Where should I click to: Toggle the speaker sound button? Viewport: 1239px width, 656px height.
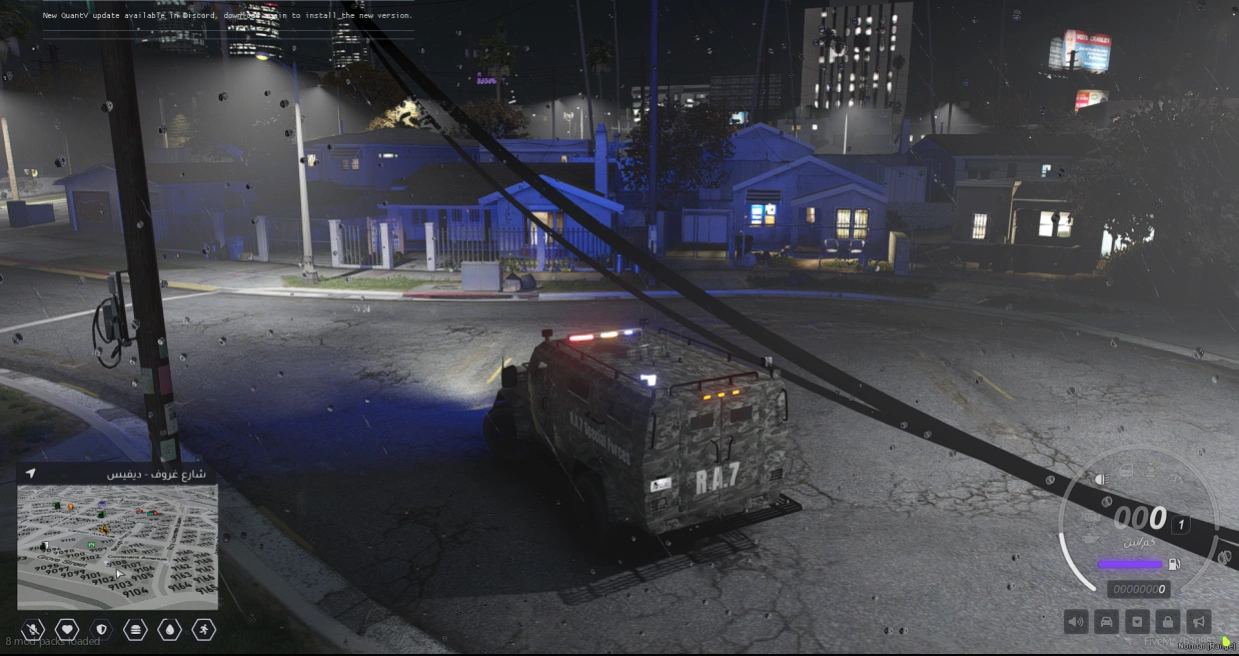(x=1076, y=622)
